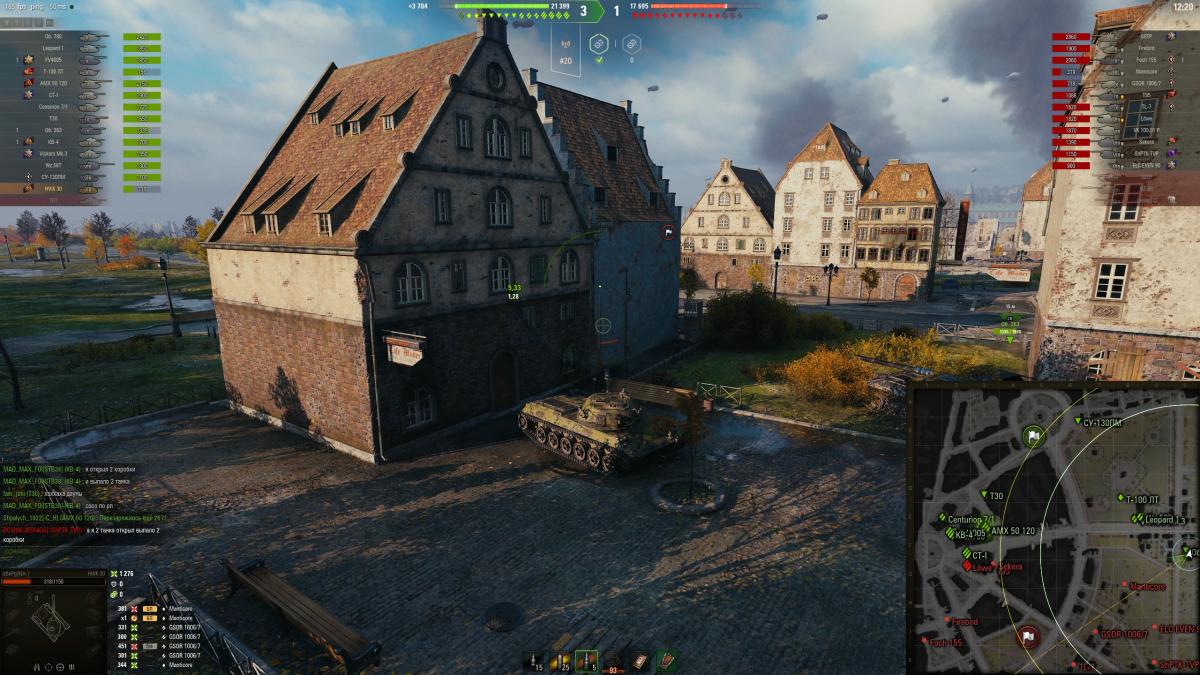Select the last consumable slot on the hotbar
1200x675 pixels.
pyautogui.click(x=664, y=659)
